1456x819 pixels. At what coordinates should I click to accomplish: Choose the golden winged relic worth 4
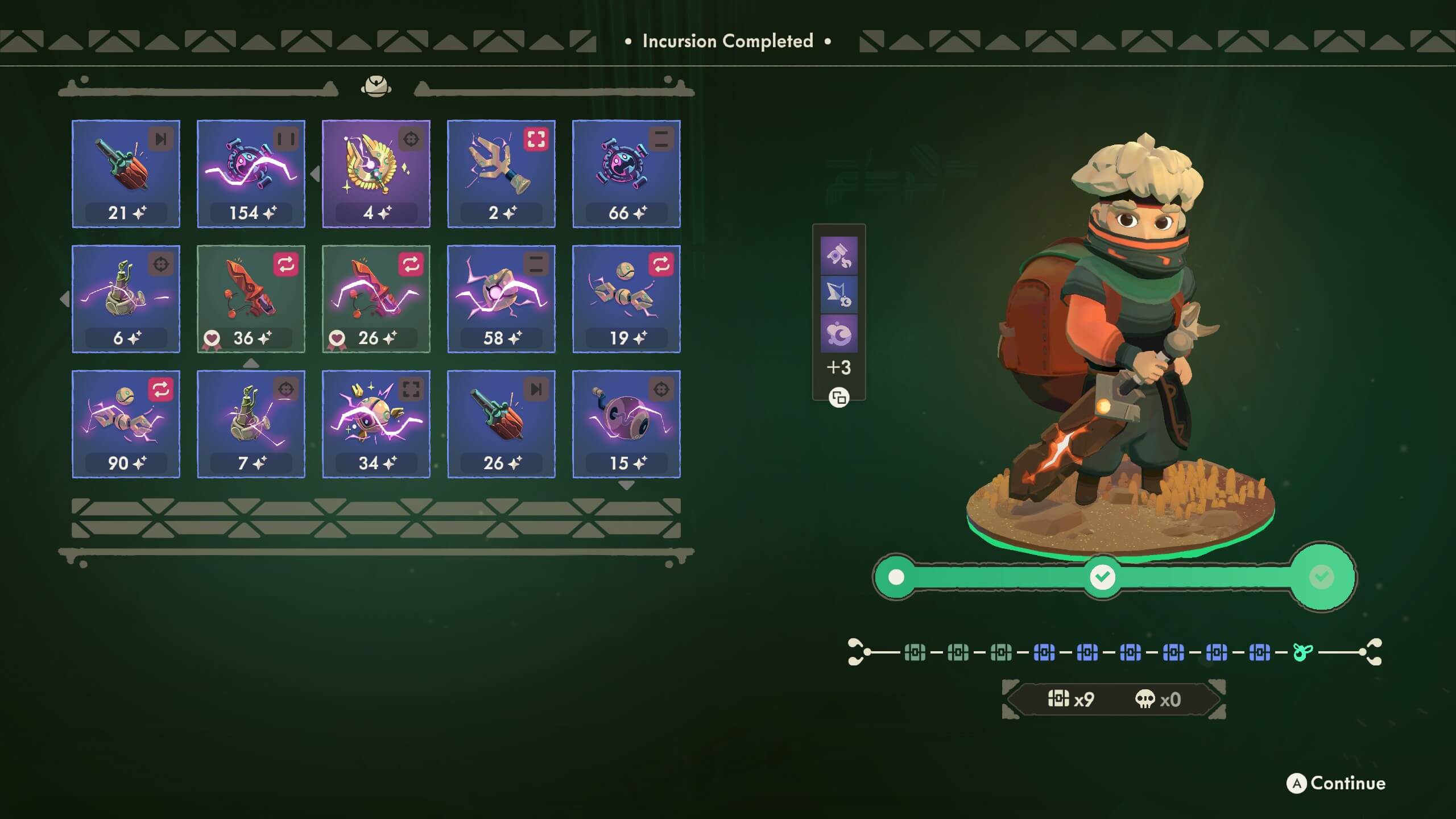[376, 173]
